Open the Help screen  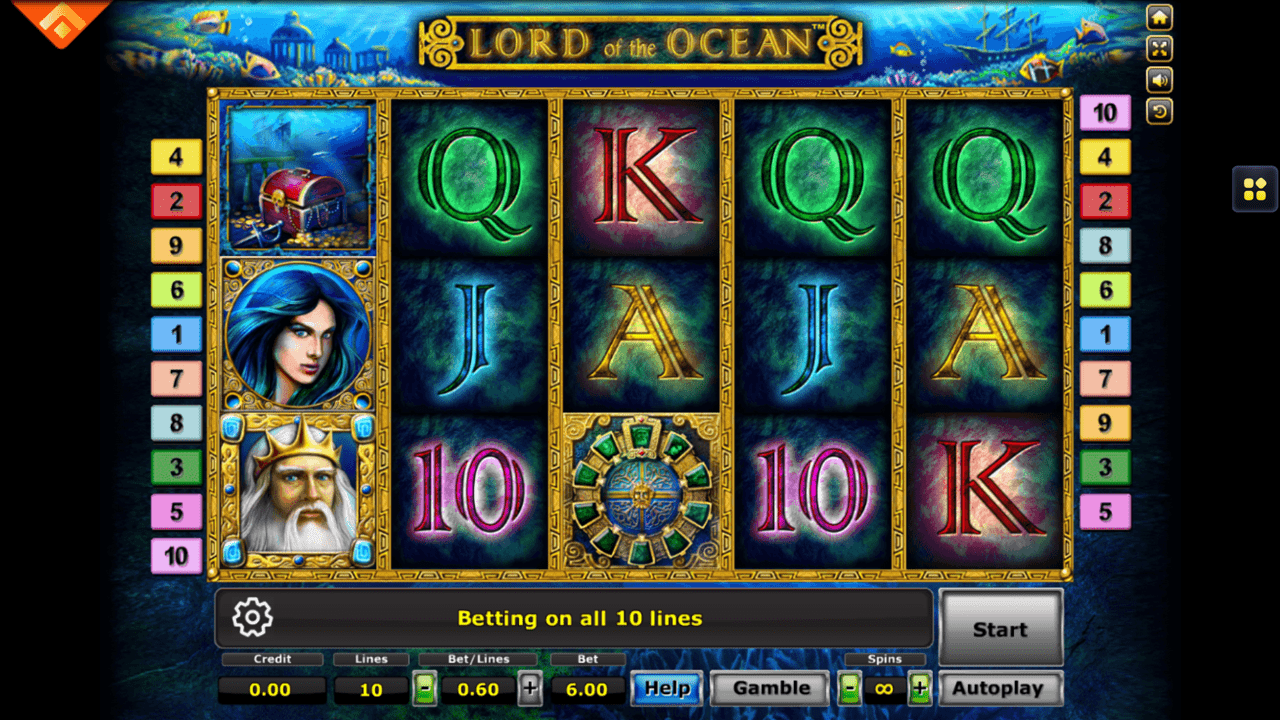point(666,688)
